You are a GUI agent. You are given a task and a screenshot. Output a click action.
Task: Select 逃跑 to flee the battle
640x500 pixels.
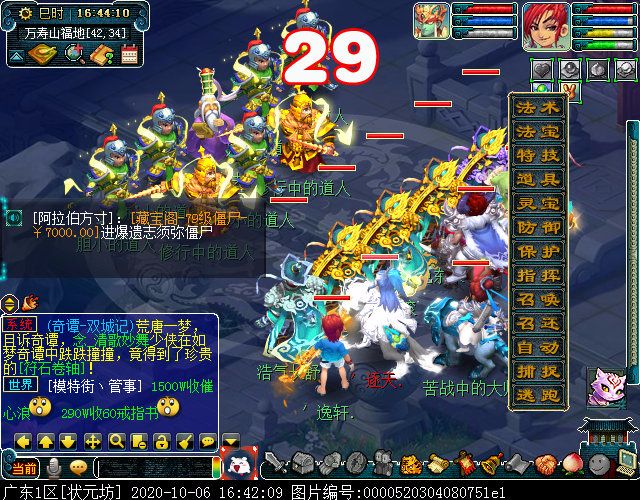click(x=538, y=395)
